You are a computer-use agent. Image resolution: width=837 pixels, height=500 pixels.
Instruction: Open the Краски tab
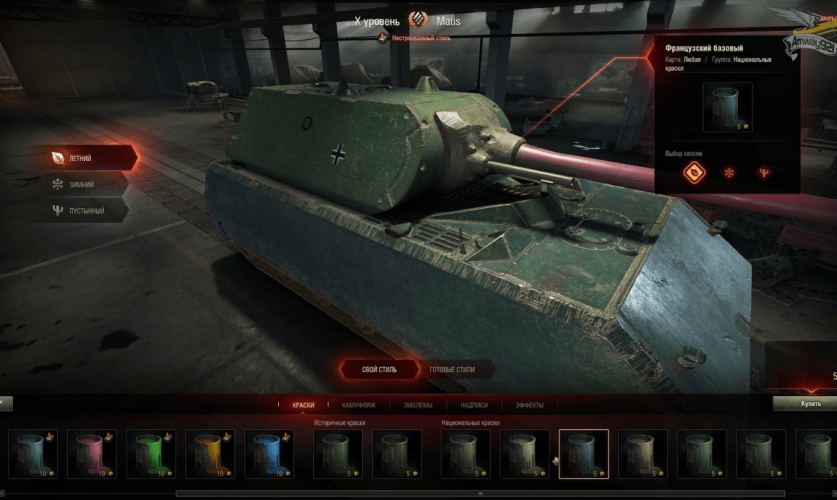303,405
